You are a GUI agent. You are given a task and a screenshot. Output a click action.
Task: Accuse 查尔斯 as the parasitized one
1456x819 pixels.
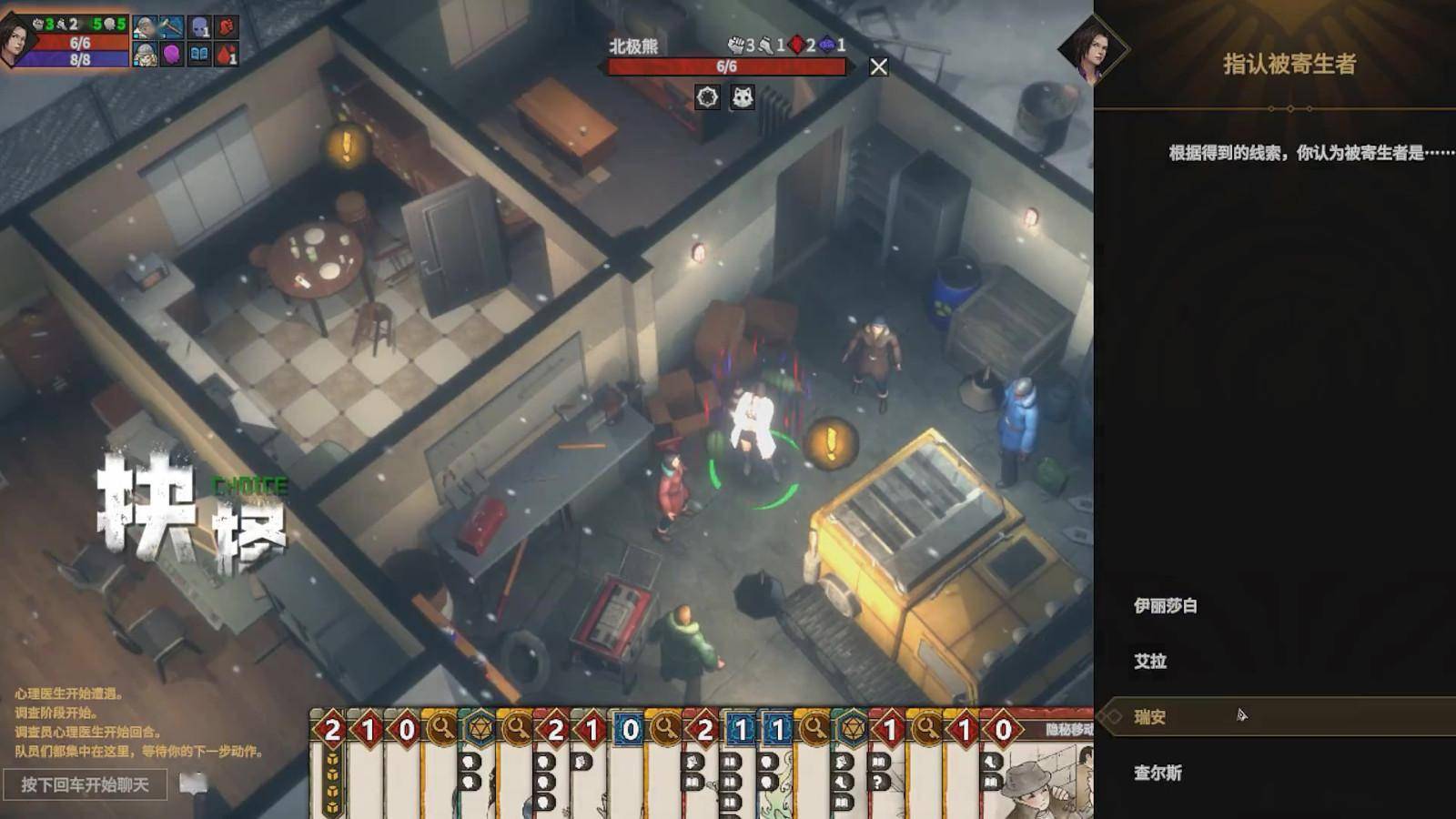click(x=1158, y=773)
